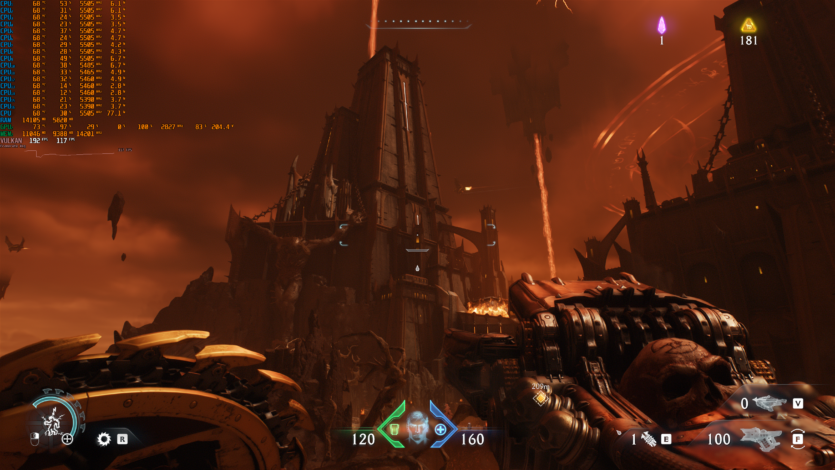The height and width of the screenshot is (470, 835).
Task: Select the equipped weapon icon with 100 ammo
Action: click(764, 438)
